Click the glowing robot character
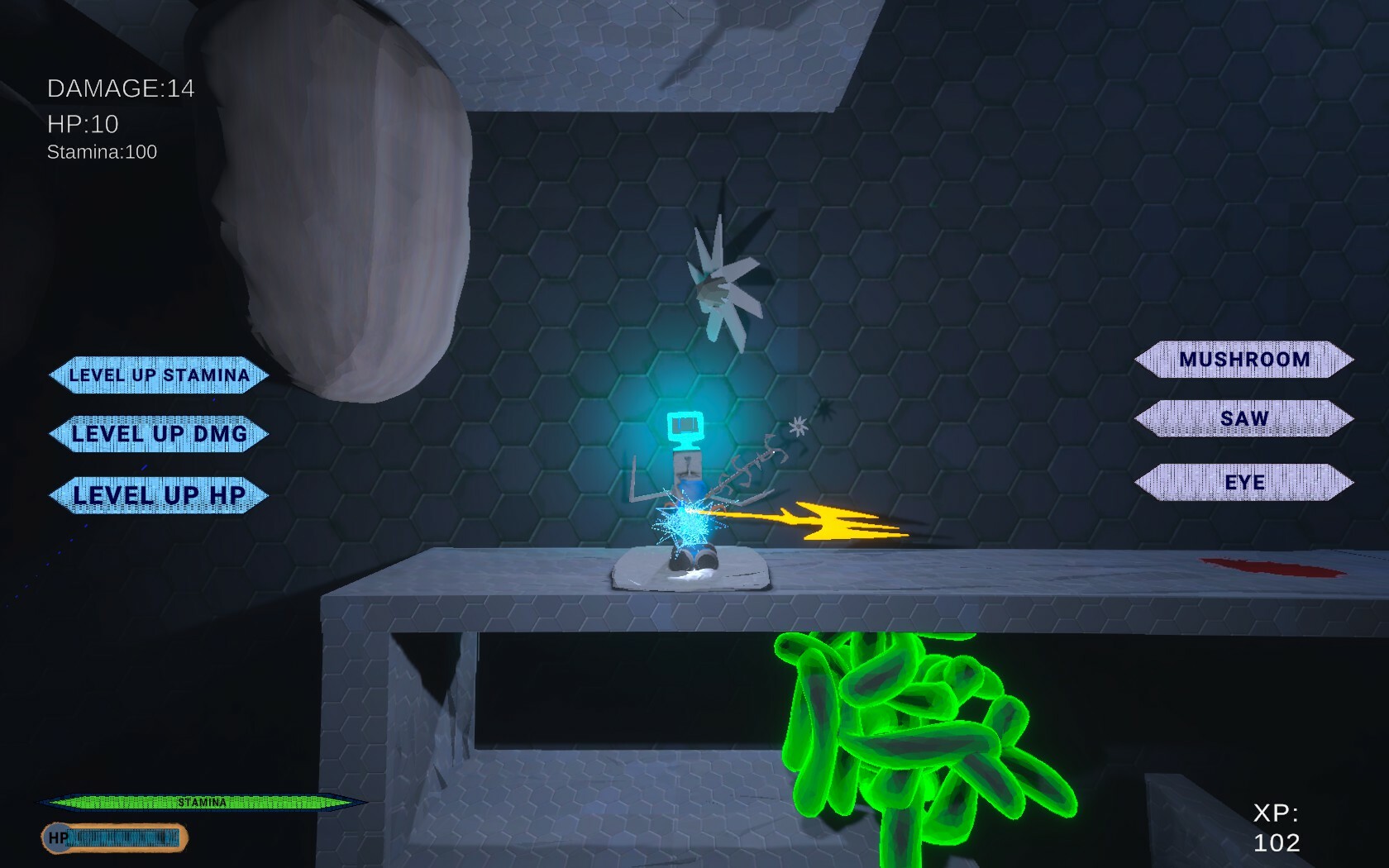 686,479
